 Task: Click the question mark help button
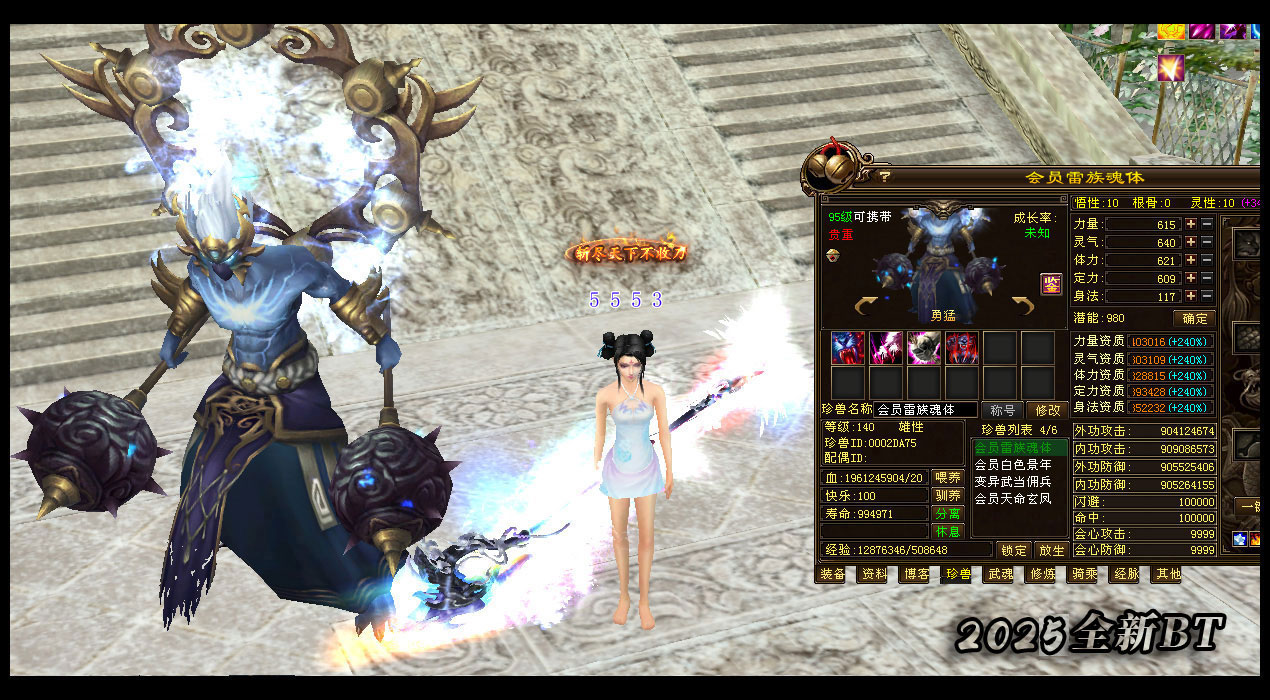[885, 177]
